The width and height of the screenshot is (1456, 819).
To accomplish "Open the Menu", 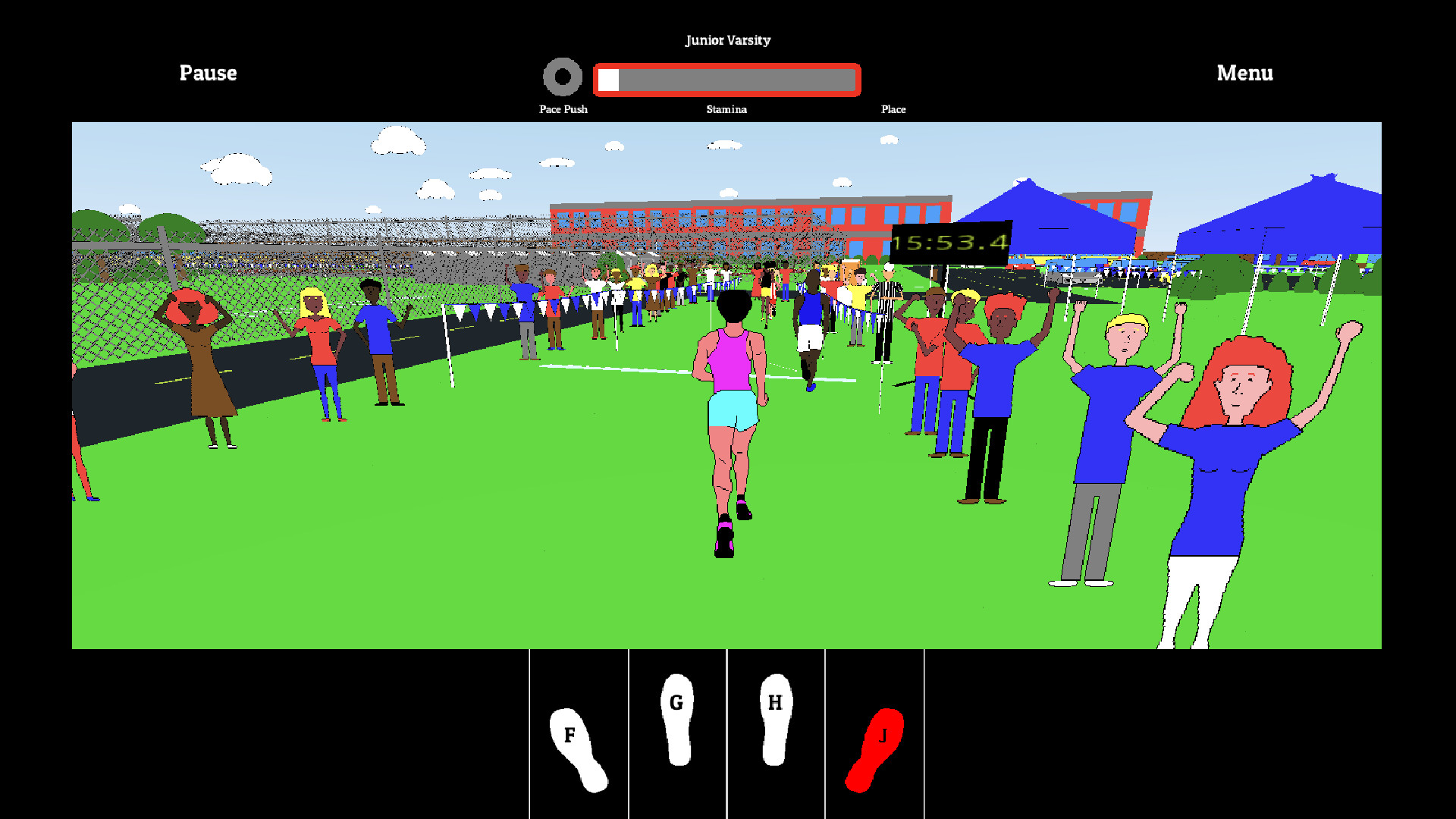I will tap(1244, 73).
